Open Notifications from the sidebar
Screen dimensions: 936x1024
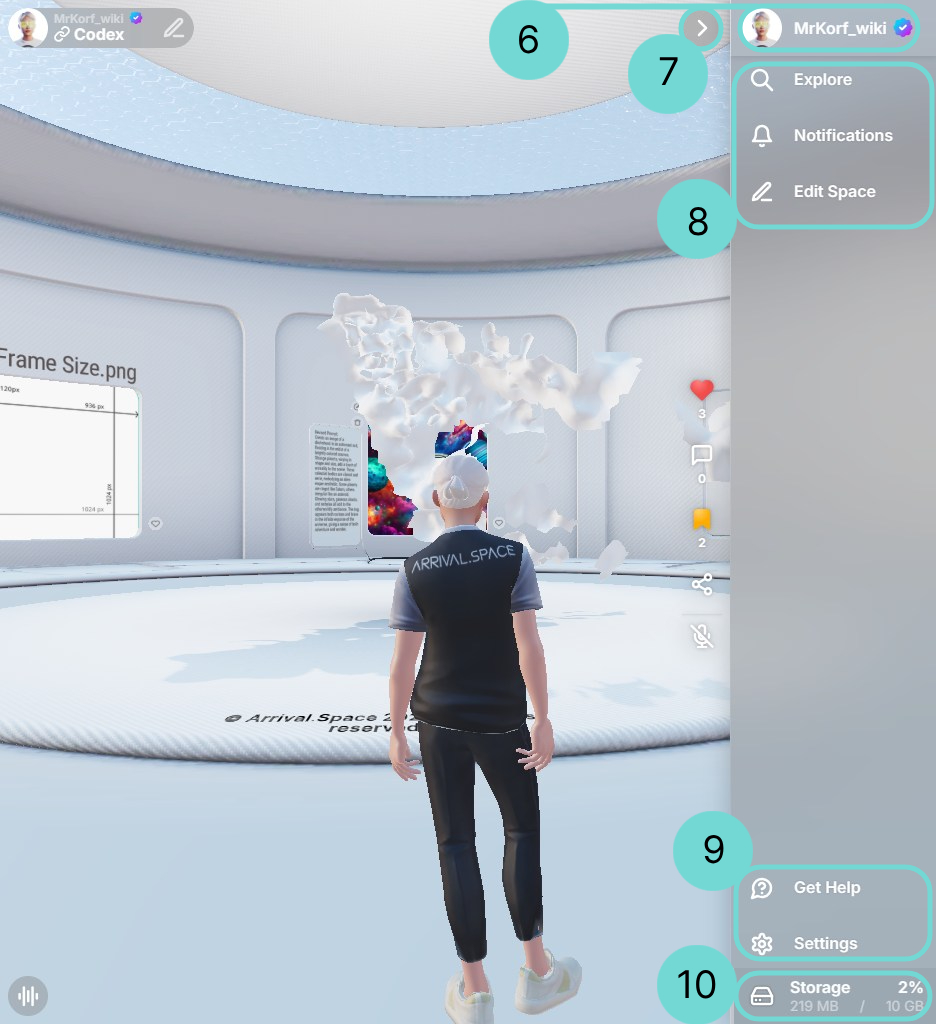(x=842, y=136)
